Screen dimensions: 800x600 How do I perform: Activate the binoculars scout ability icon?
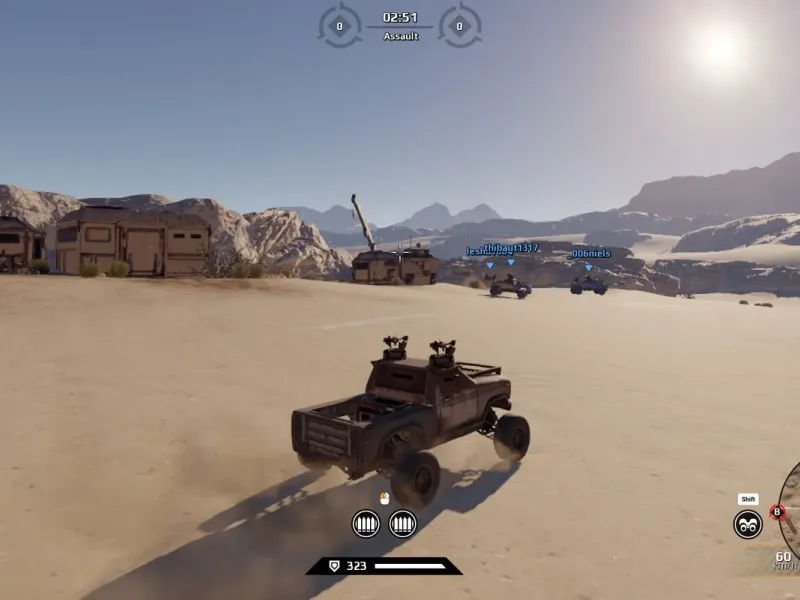coord(747,524)
